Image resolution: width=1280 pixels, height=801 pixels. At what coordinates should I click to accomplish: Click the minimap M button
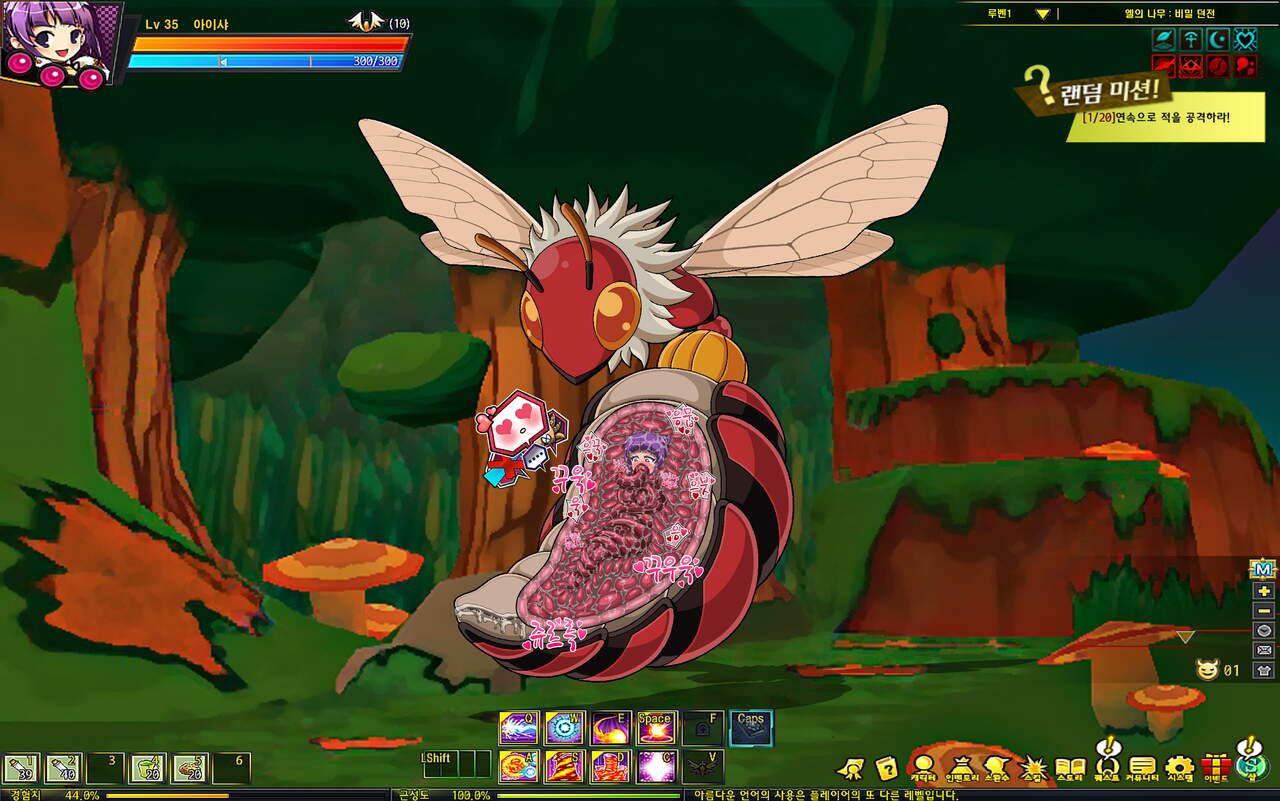(1263, 569)
